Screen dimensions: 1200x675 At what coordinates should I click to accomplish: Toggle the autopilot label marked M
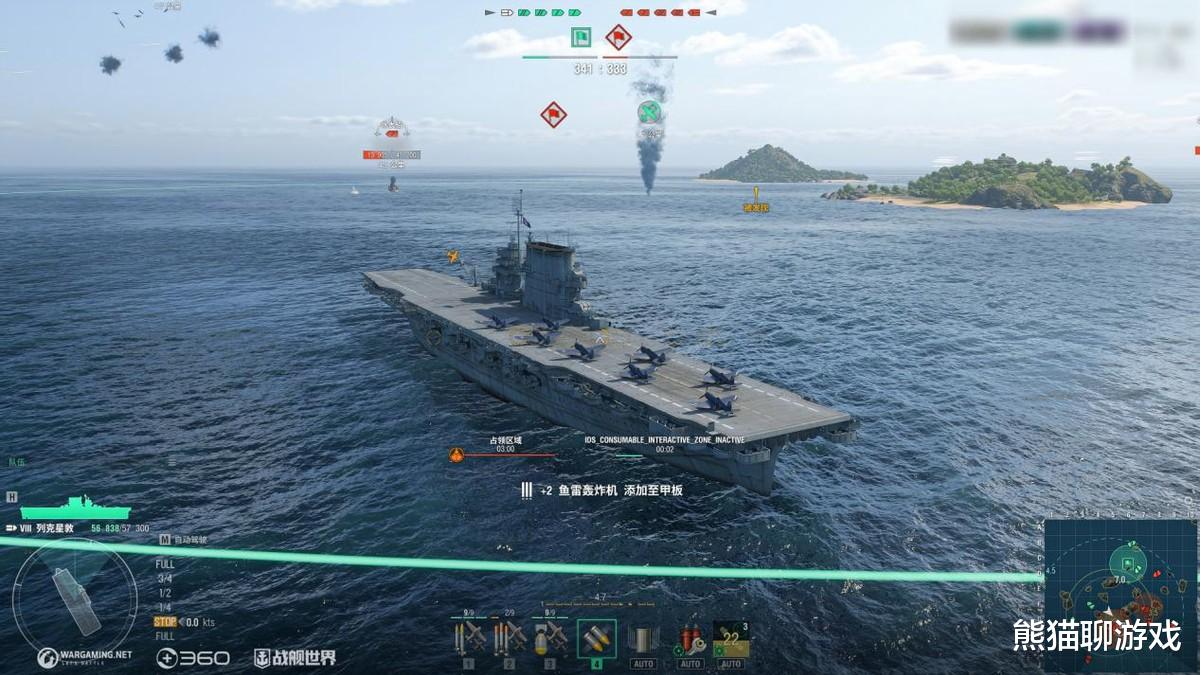[x=166, y=539]
